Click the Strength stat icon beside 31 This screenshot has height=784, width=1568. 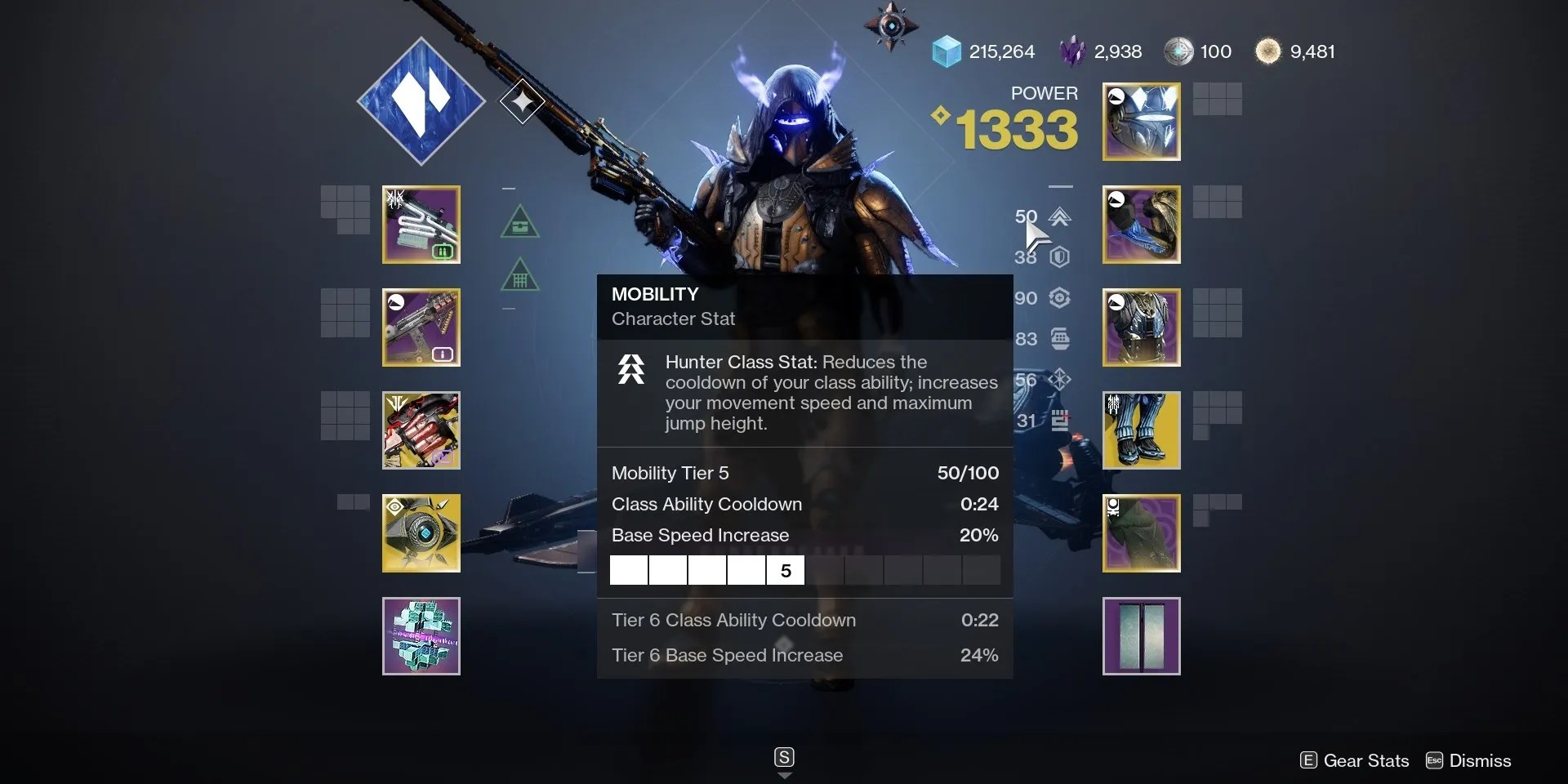(x=1060, y=421)
